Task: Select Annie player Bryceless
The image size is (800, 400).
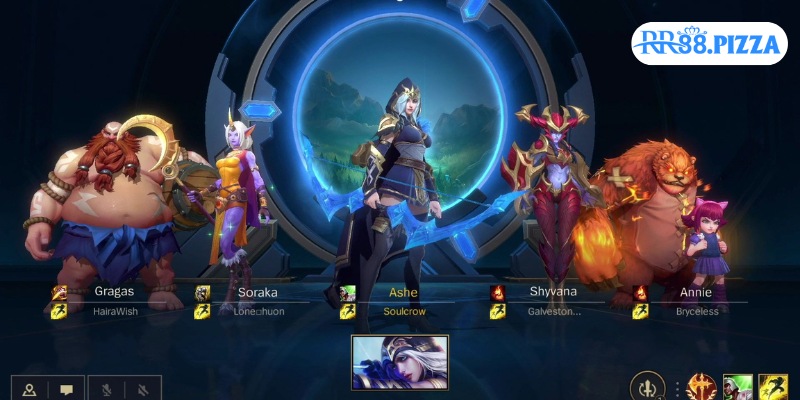Action: [x=694, y=301]
